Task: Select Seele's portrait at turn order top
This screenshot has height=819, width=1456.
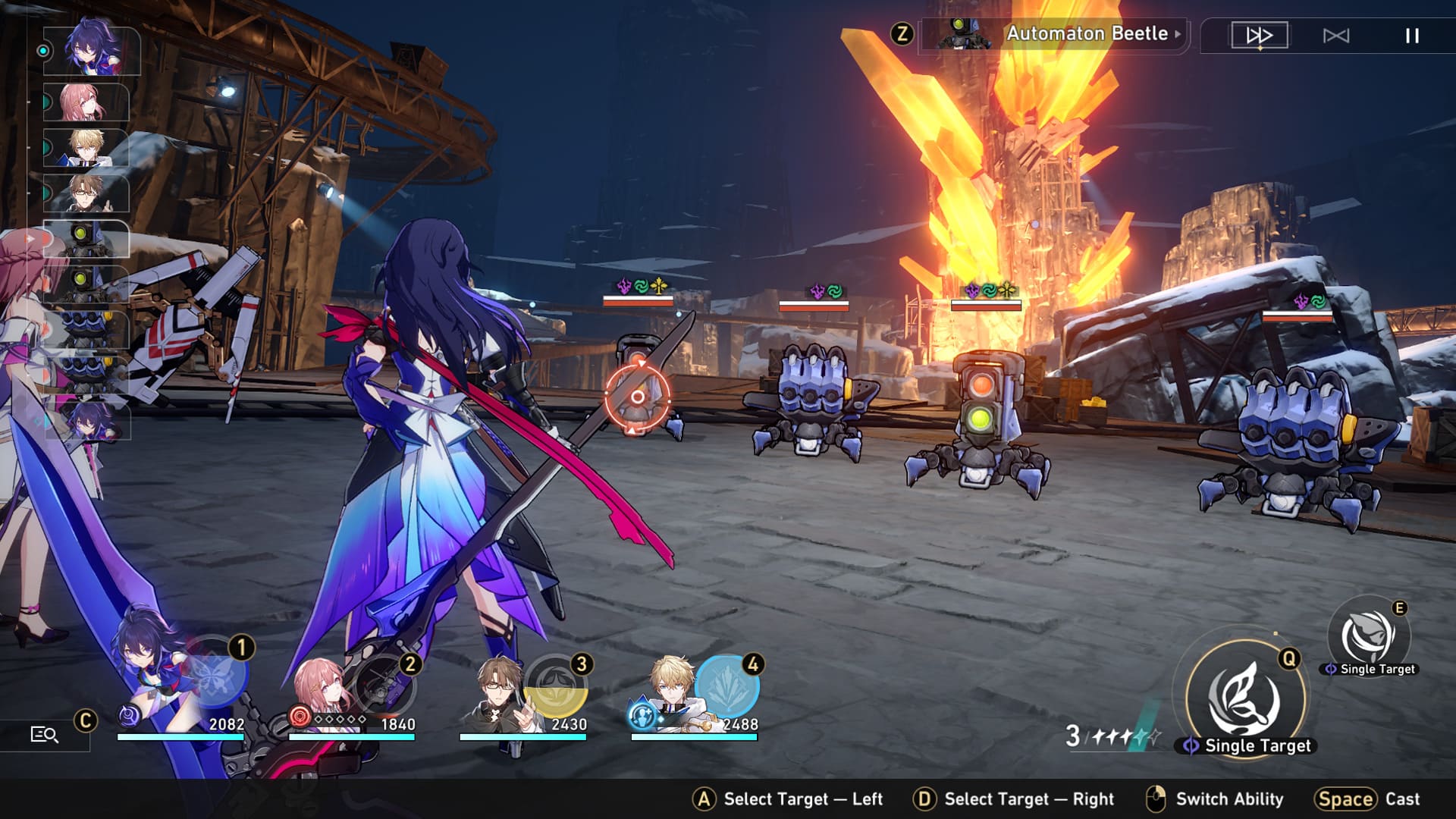Action: pyautogui.click(x=92, y=51)
